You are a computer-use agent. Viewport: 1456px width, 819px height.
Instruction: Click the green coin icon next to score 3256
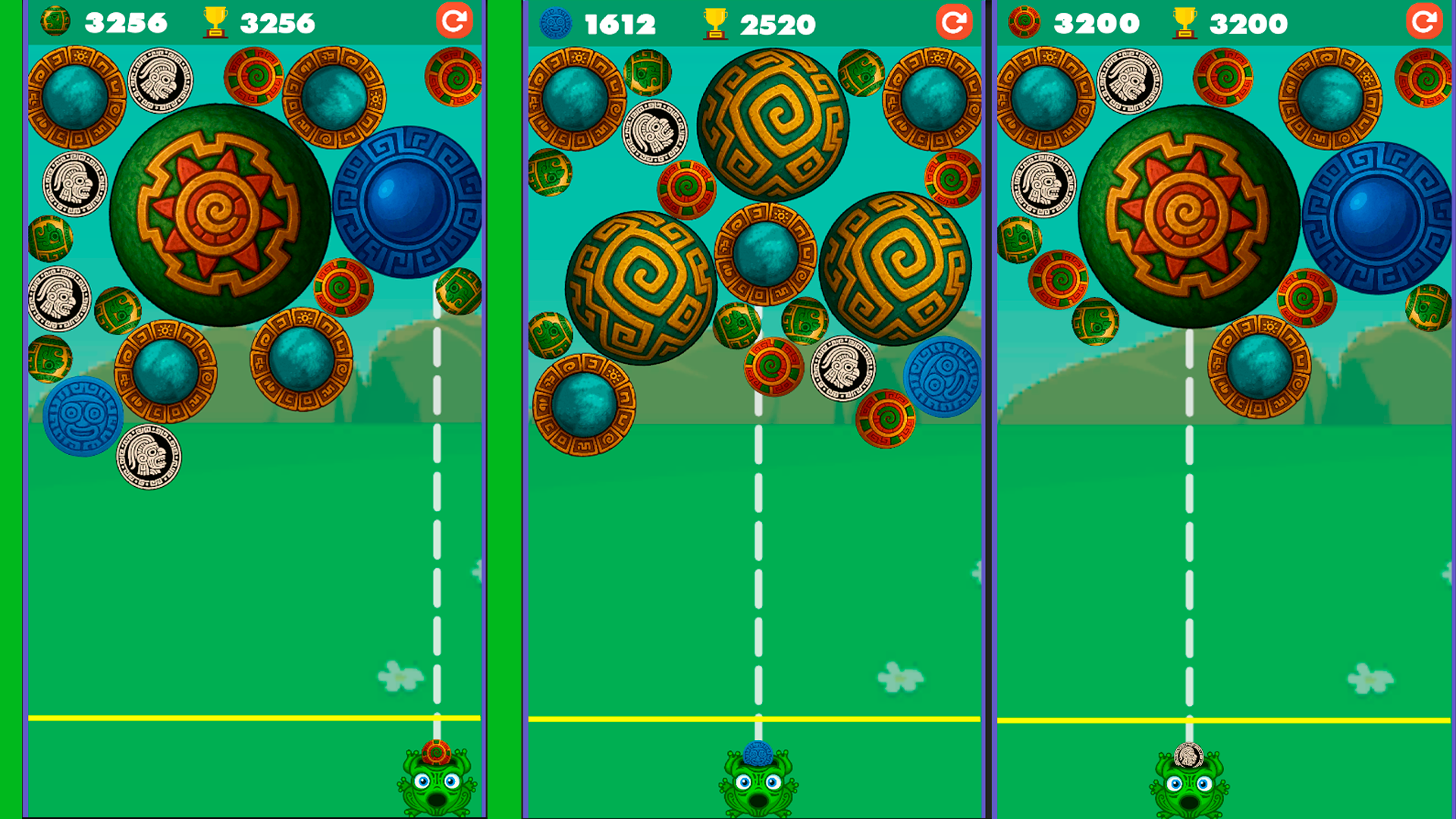tap(53, 21)
